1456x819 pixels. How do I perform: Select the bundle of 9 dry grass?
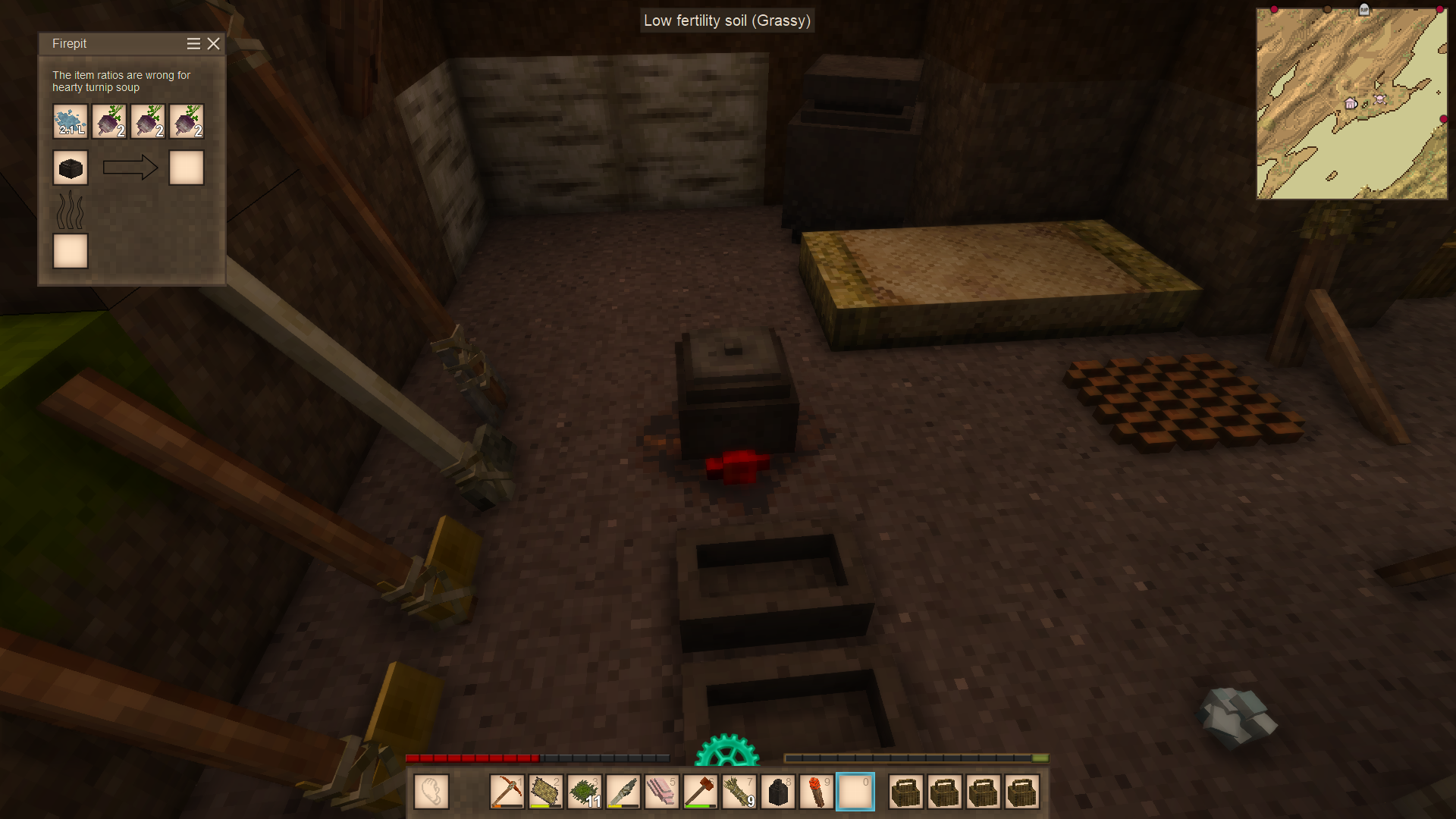click(739, 792)
